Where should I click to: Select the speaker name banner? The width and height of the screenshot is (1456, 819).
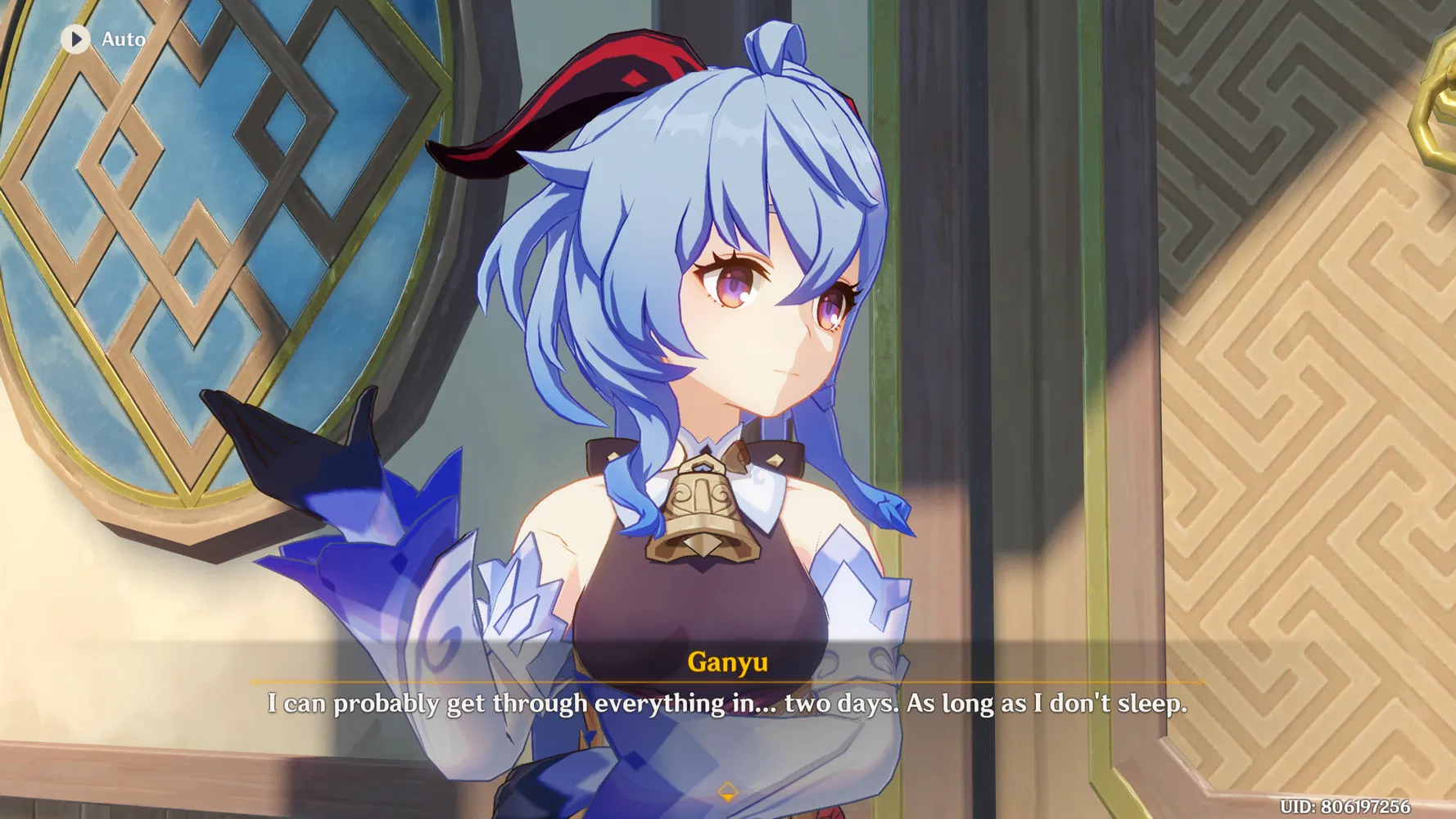pos(727,662)
